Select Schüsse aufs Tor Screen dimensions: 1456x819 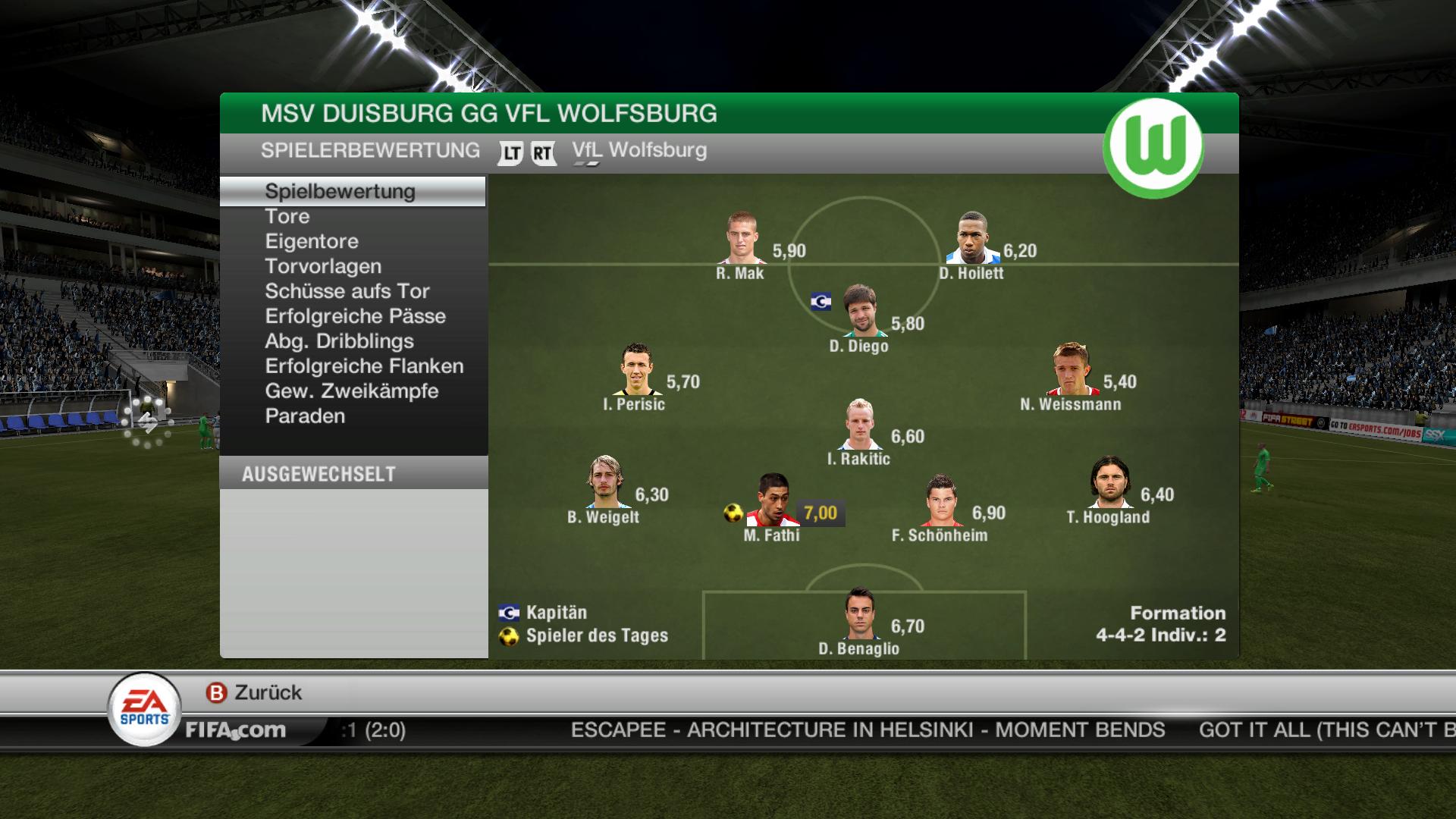tap(347, 291)
